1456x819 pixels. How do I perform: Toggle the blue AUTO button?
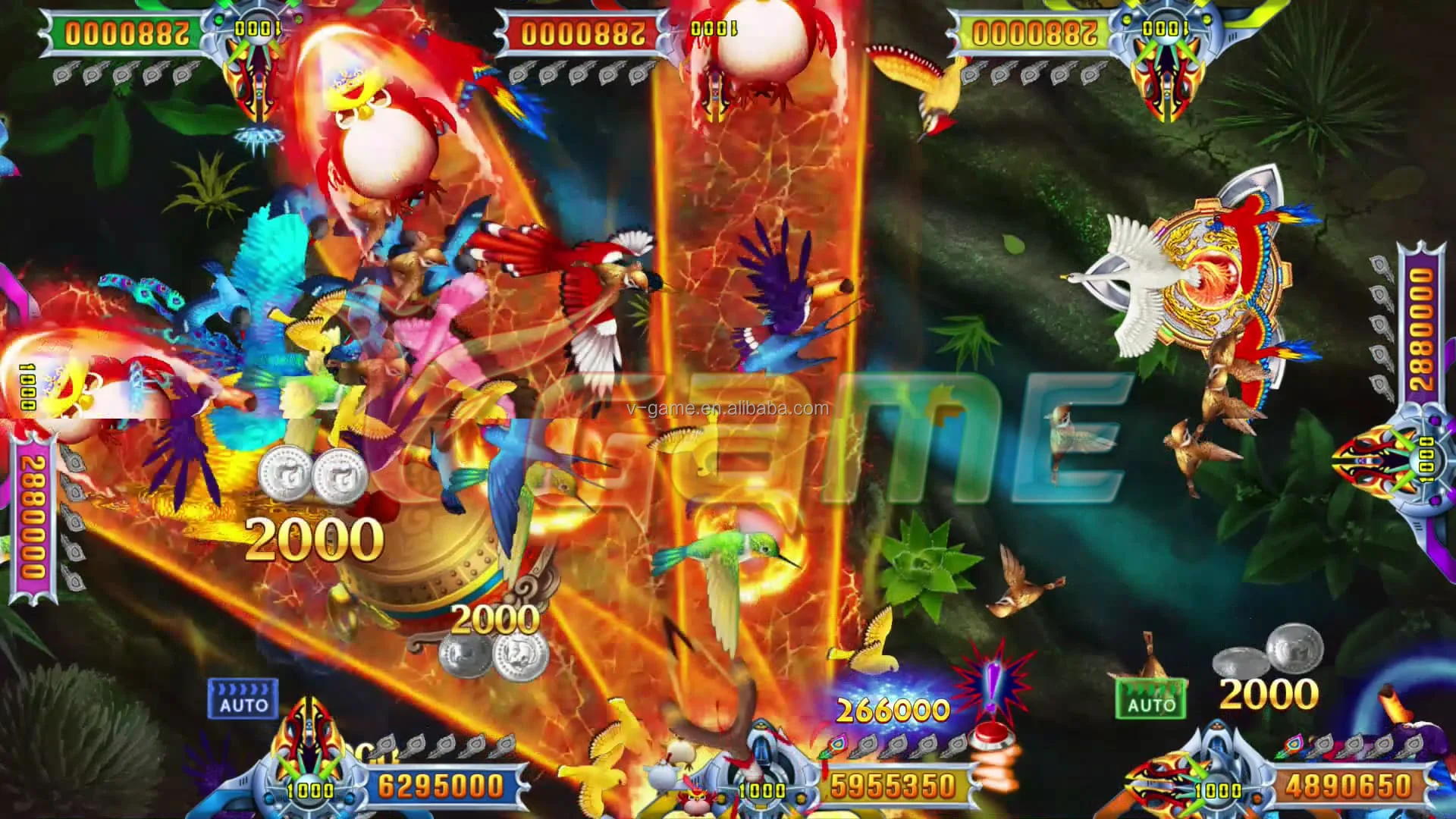tap(243, 698)
